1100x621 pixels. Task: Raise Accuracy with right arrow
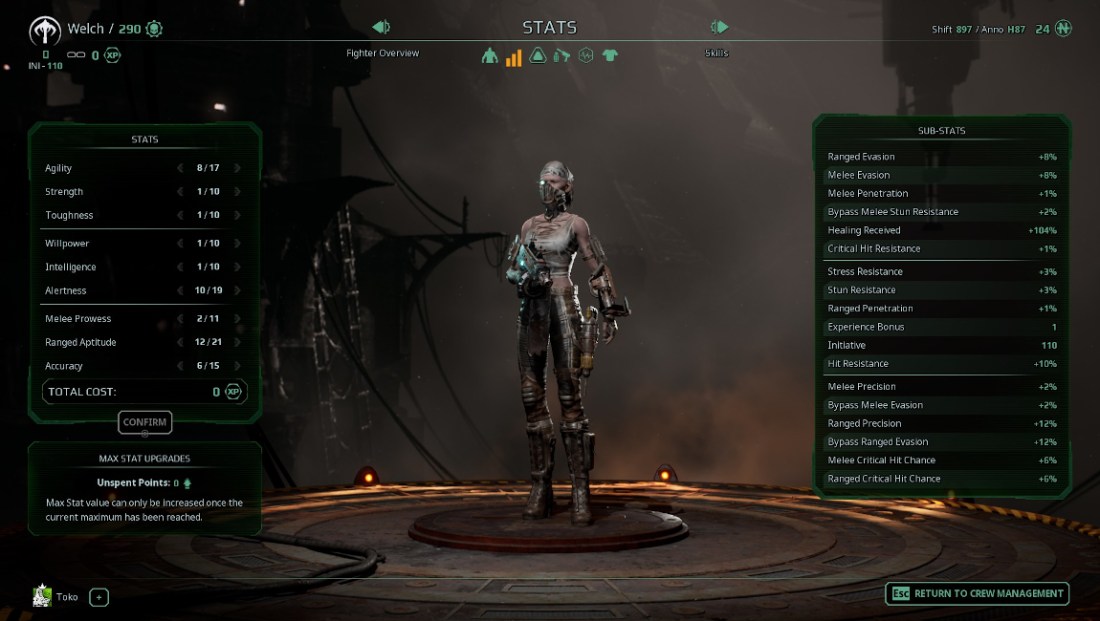[x=237, y=366]
